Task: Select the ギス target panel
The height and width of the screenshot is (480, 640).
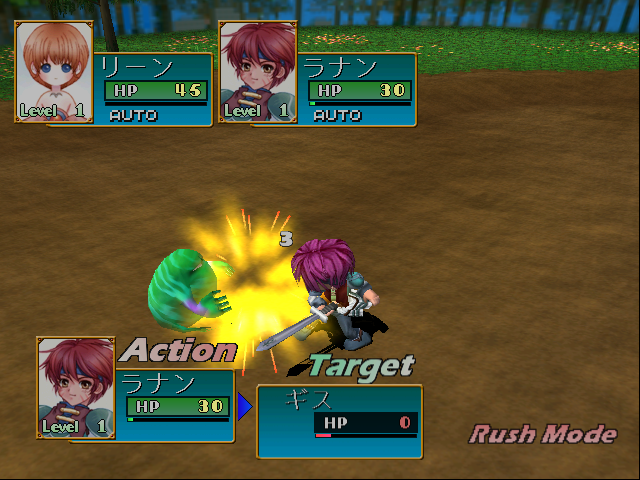Action: pos(339,413)
